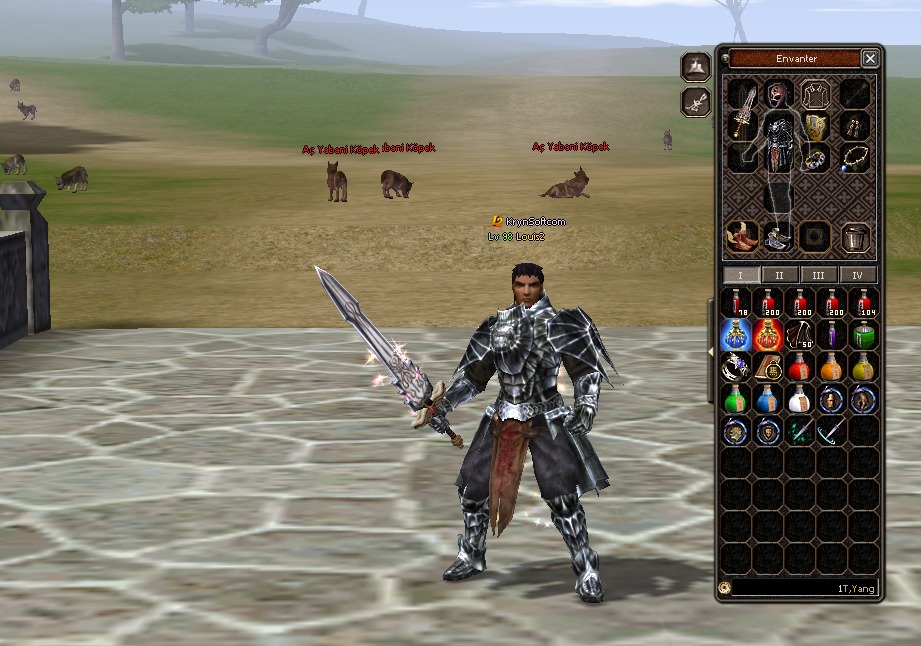Choose the golden shield equipment slot

(816, 127)
